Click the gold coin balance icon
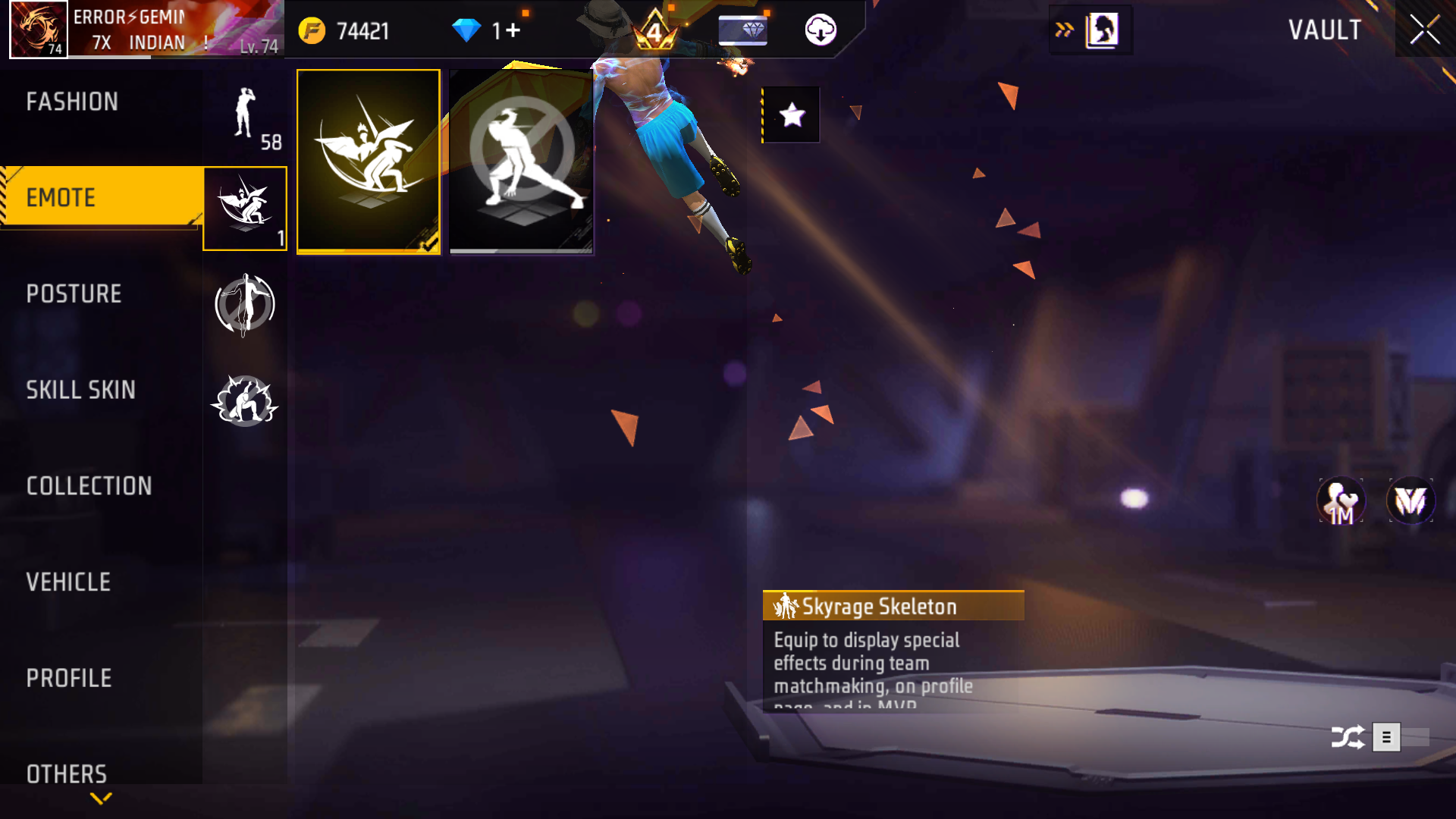1456x819 pixels. pyautogui.click(x=311, y=30)
